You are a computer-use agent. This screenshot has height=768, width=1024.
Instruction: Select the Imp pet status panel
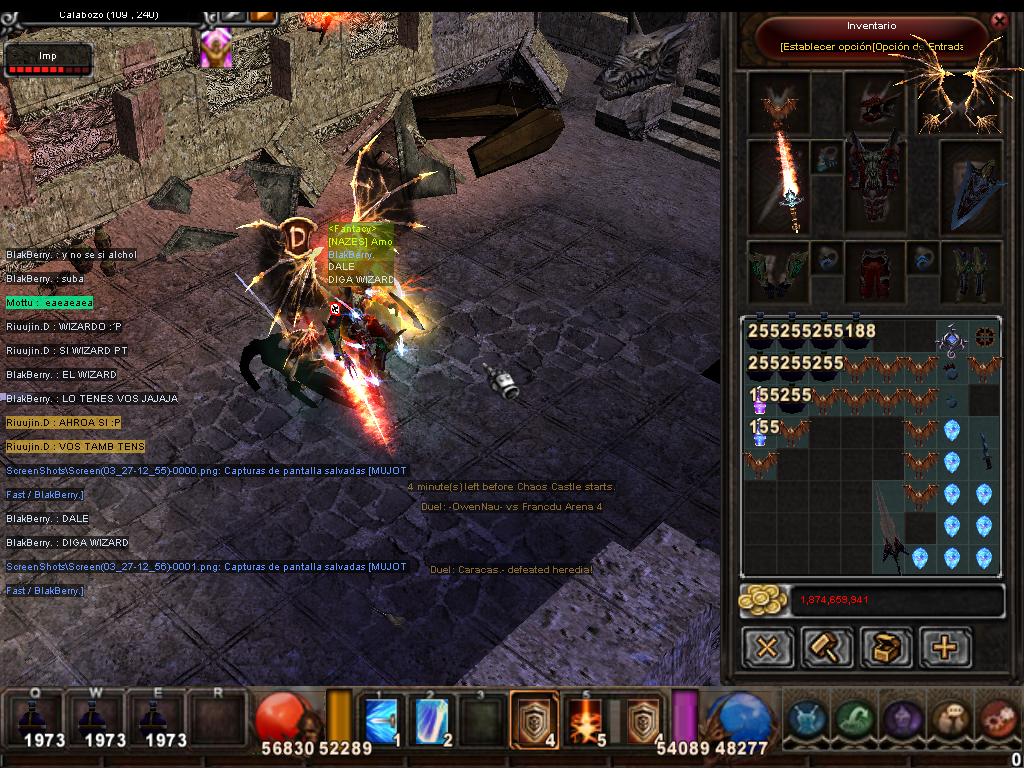pyautogui.click(x=48, y=60)
